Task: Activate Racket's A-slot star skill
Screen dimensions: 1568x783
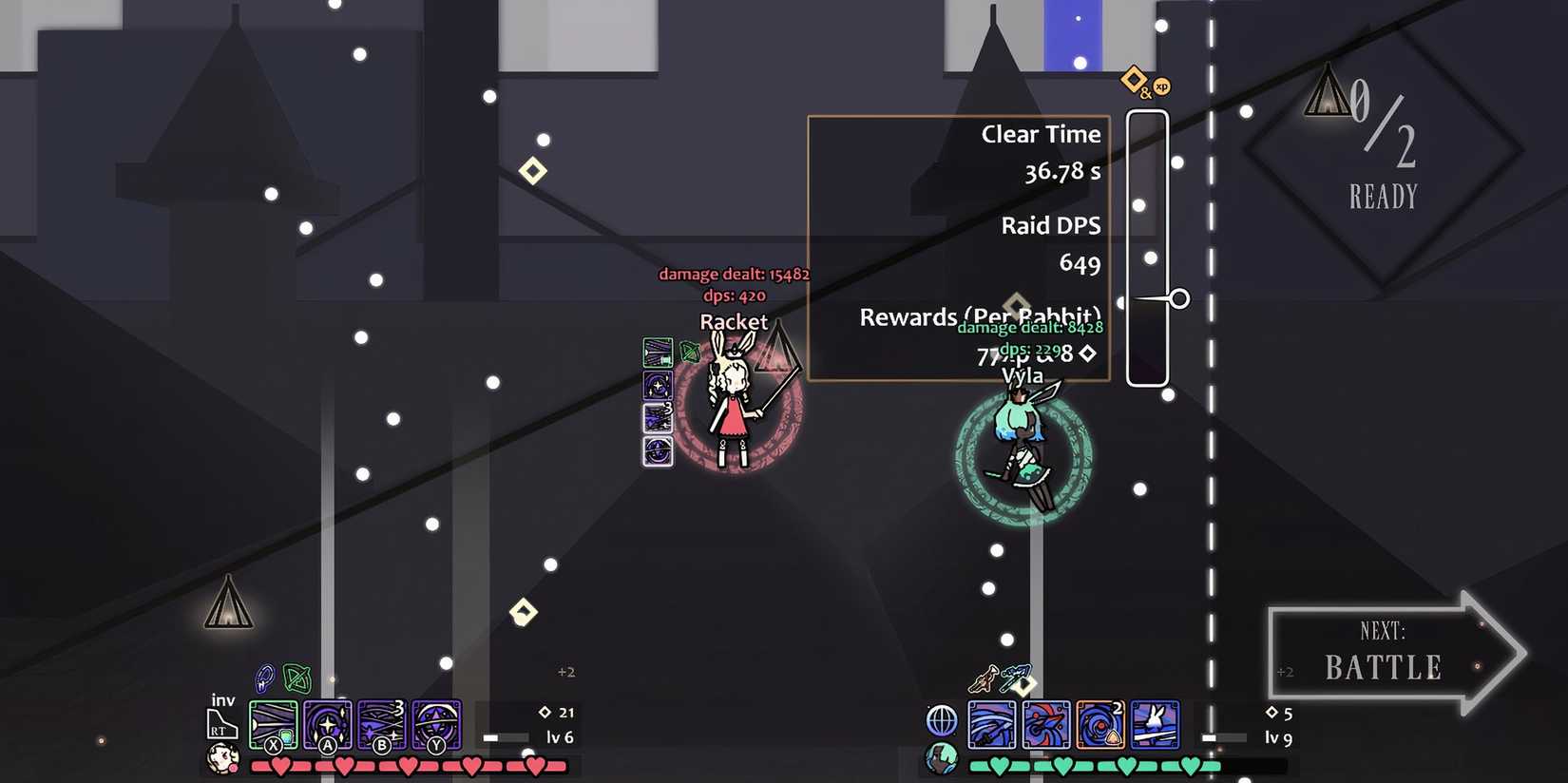Action: (328, 724)
